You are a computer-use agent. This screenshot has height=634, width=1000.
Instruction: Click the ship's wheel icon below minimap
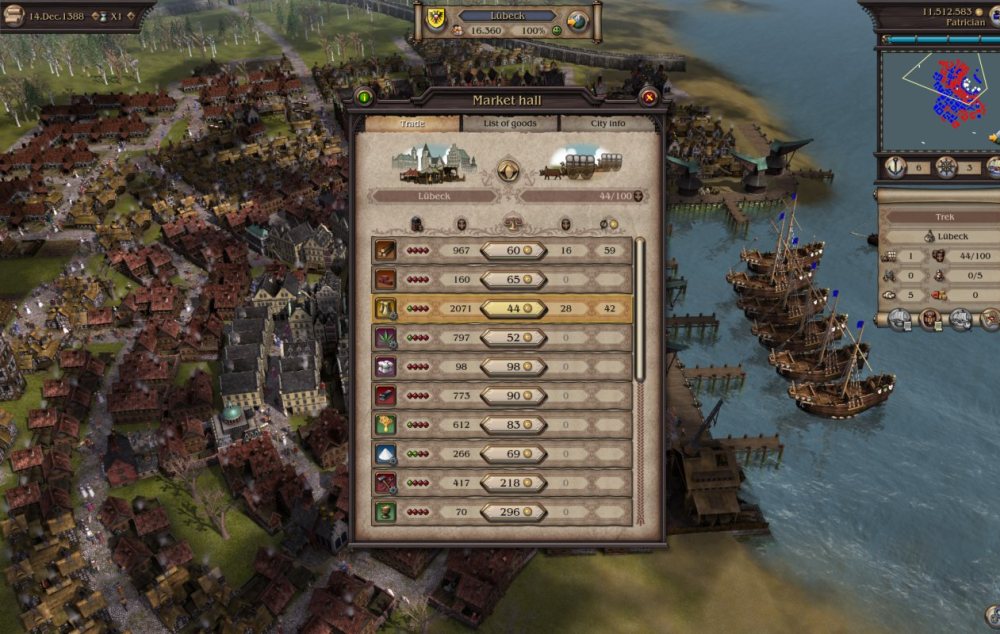click(x=946, y=167)
